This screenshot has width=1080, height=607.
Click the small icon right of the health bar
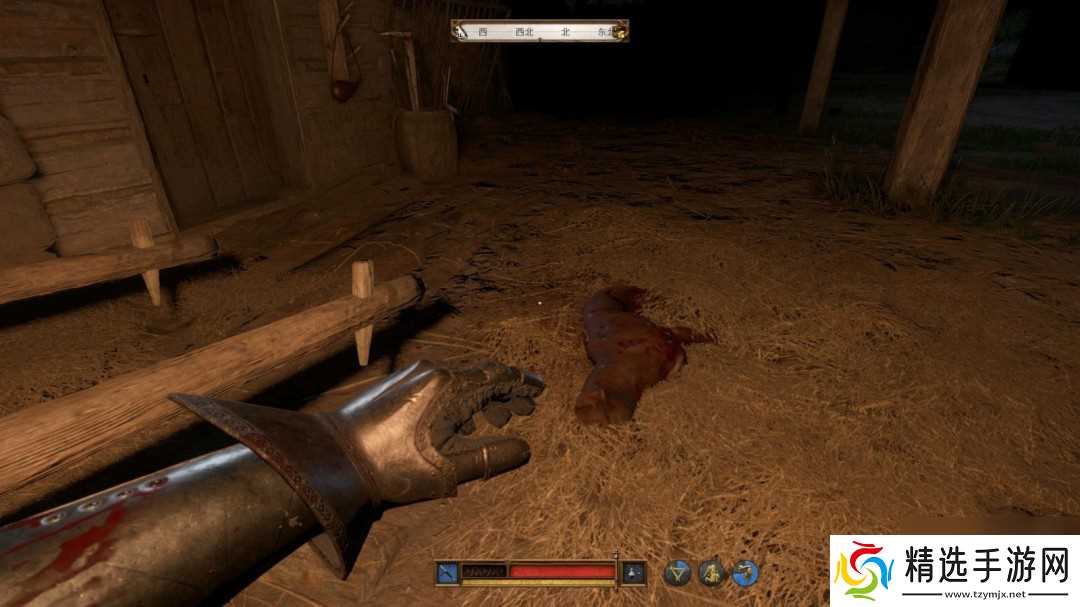[633, 573]
